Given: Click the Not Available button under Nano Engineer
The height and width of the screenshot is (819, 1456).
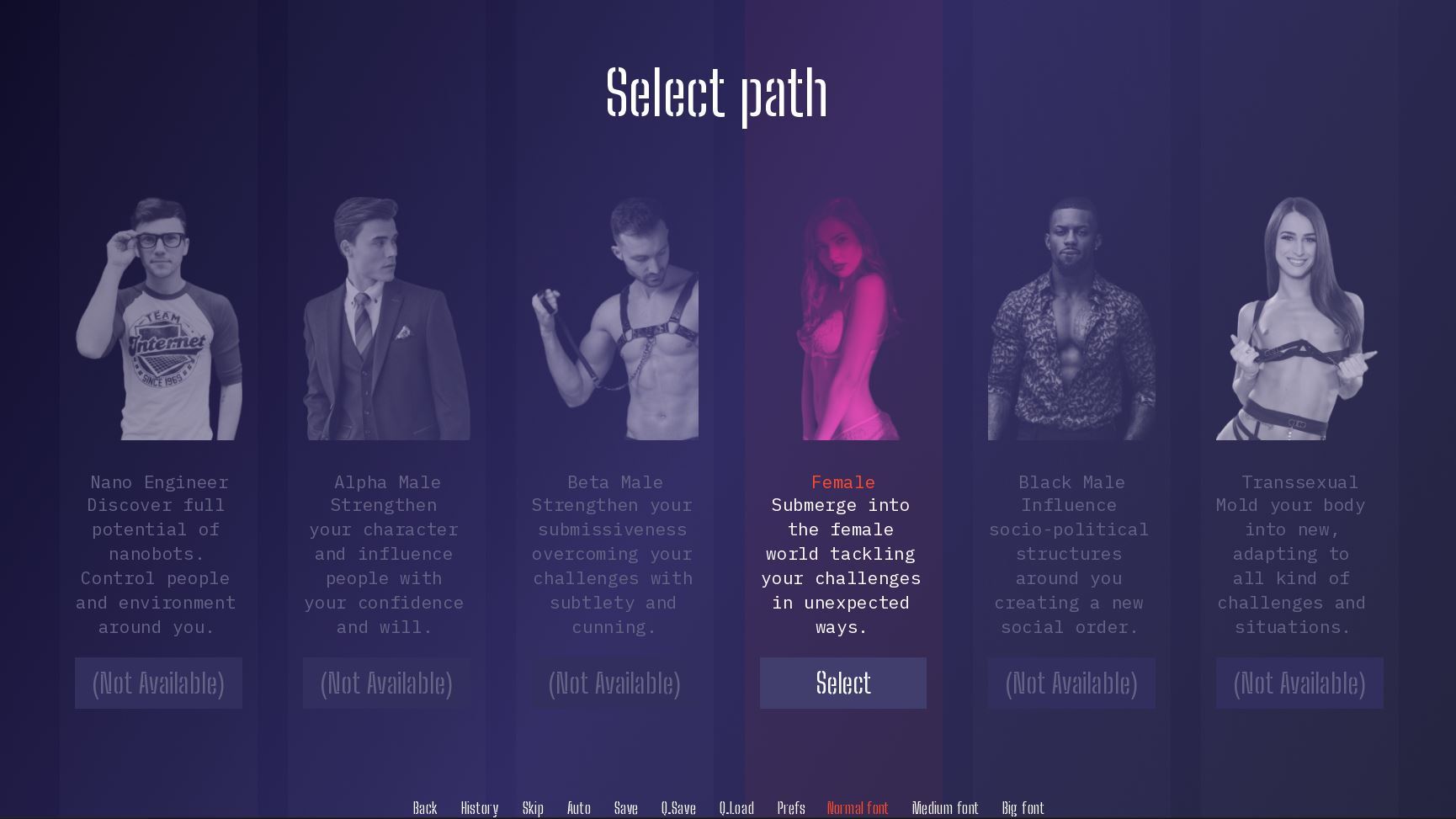Looking at the screenshot, I should click(x=158, y=683).
